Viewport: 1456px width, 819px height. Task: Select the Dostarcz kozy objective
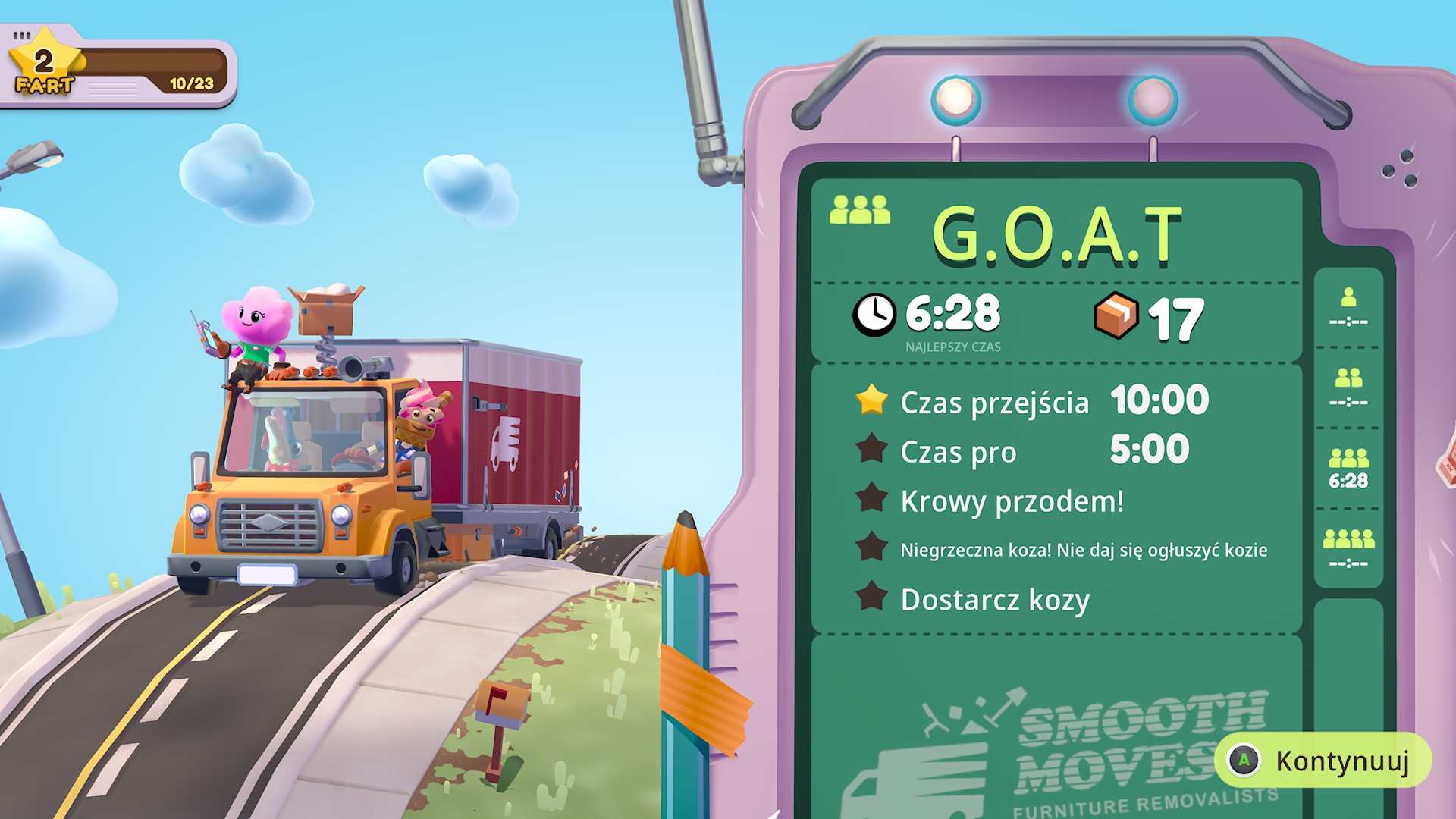994,600
